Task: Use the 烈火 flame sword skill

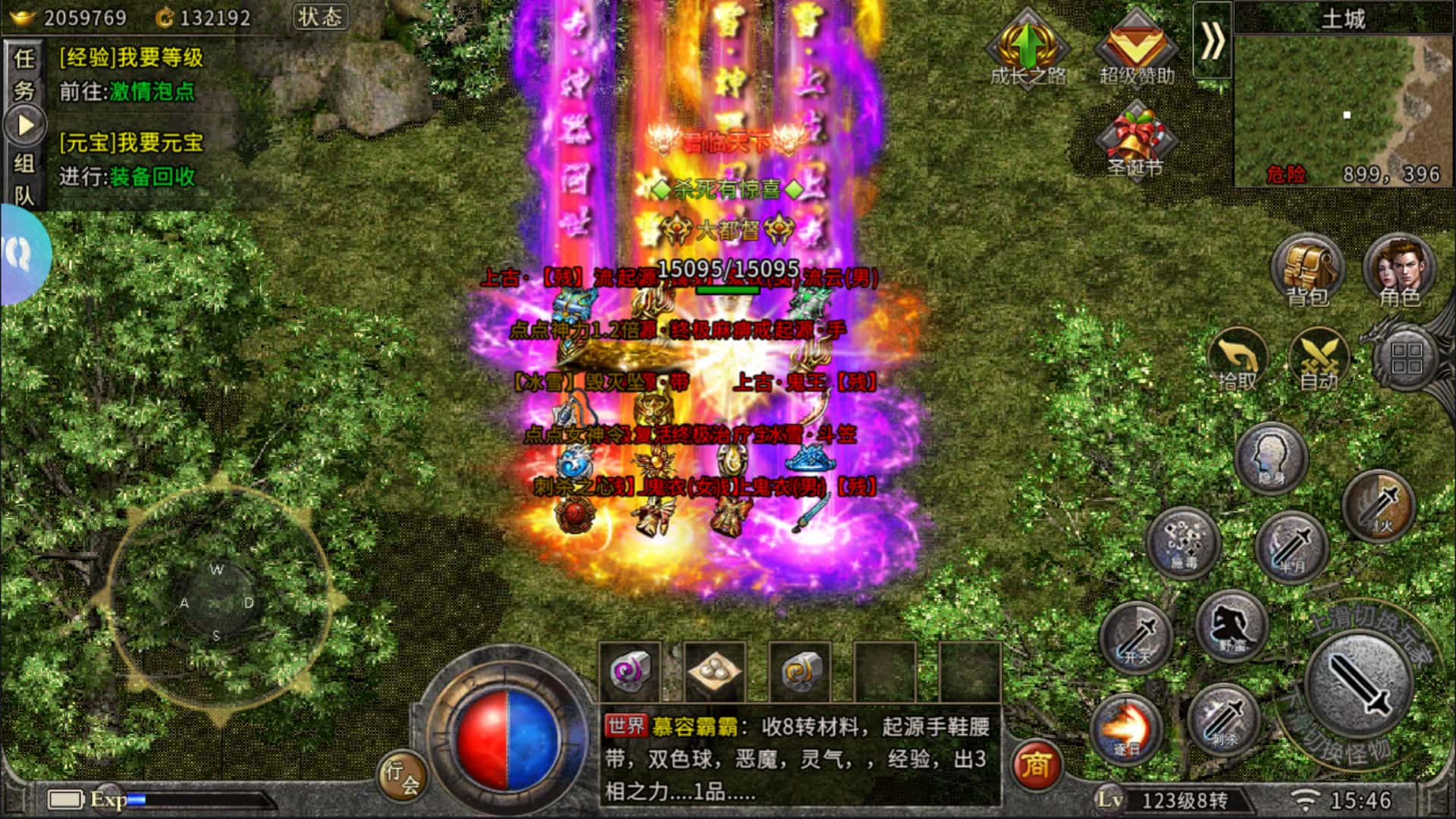Action: [1378, 506]
